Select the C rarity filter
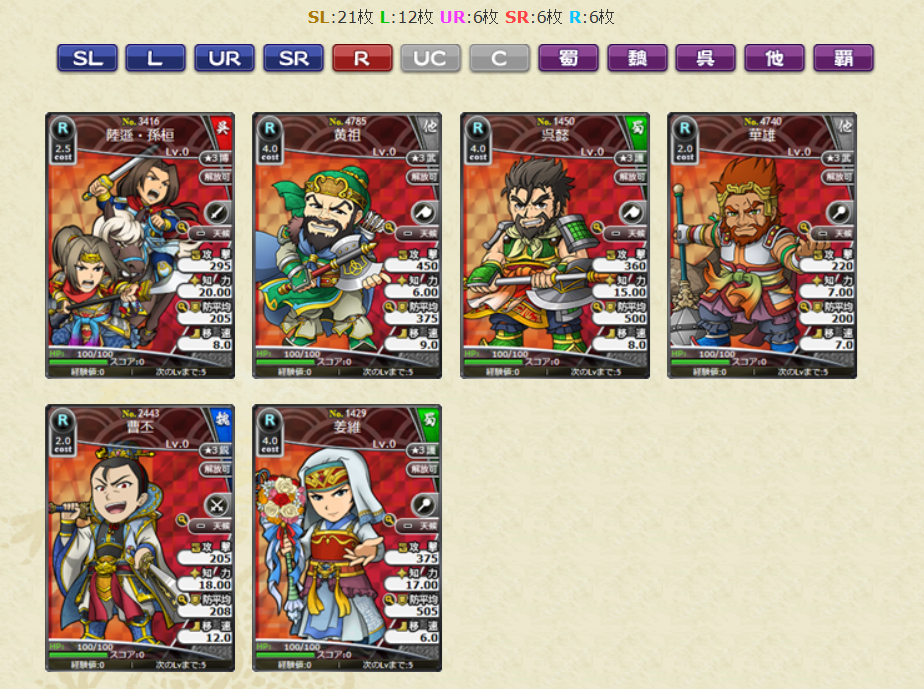The image size is (924, 689). (499, 58)
